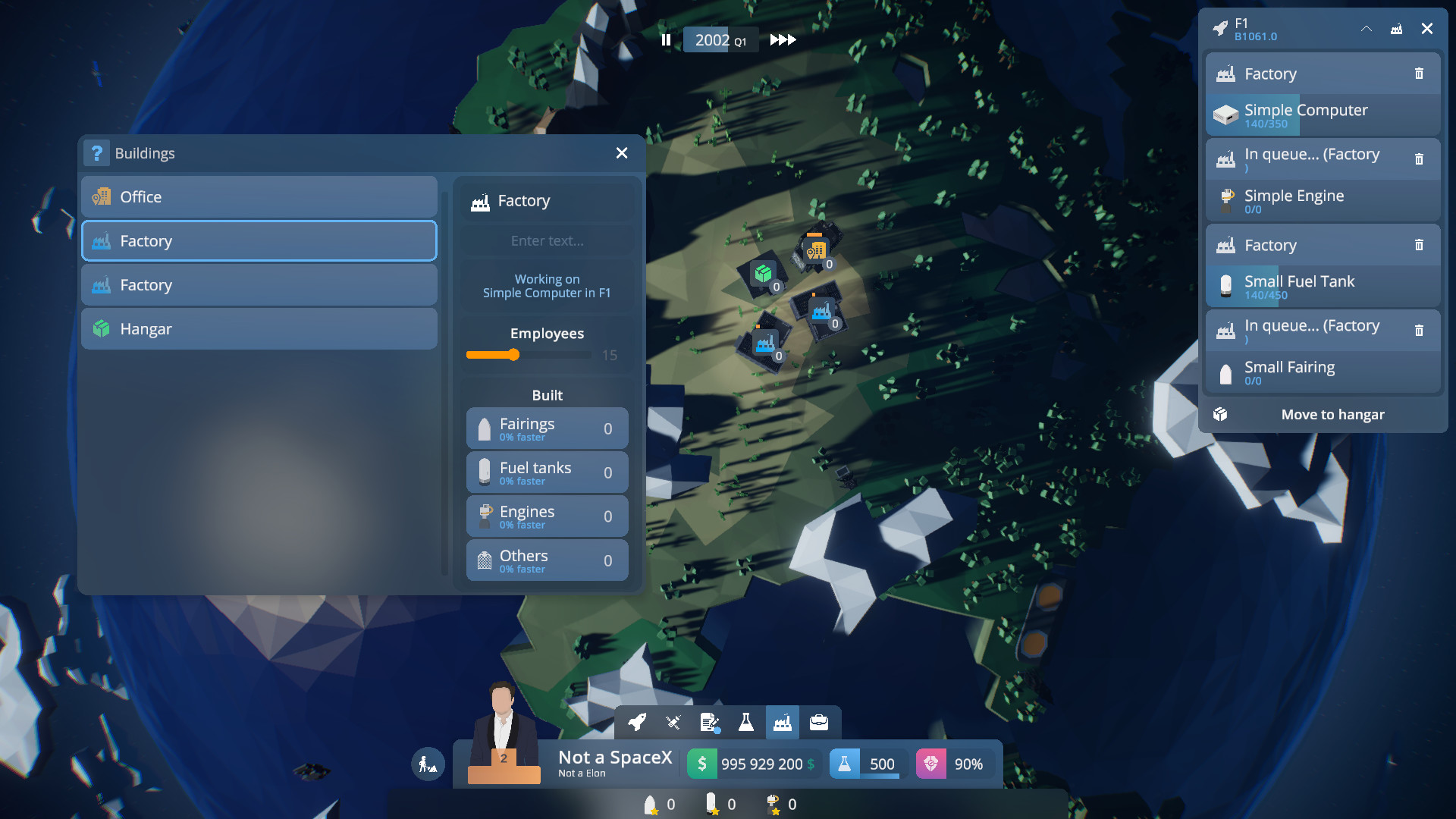Close the F1 rocket panel
1456x819 pixels.
pos(1426,29)
